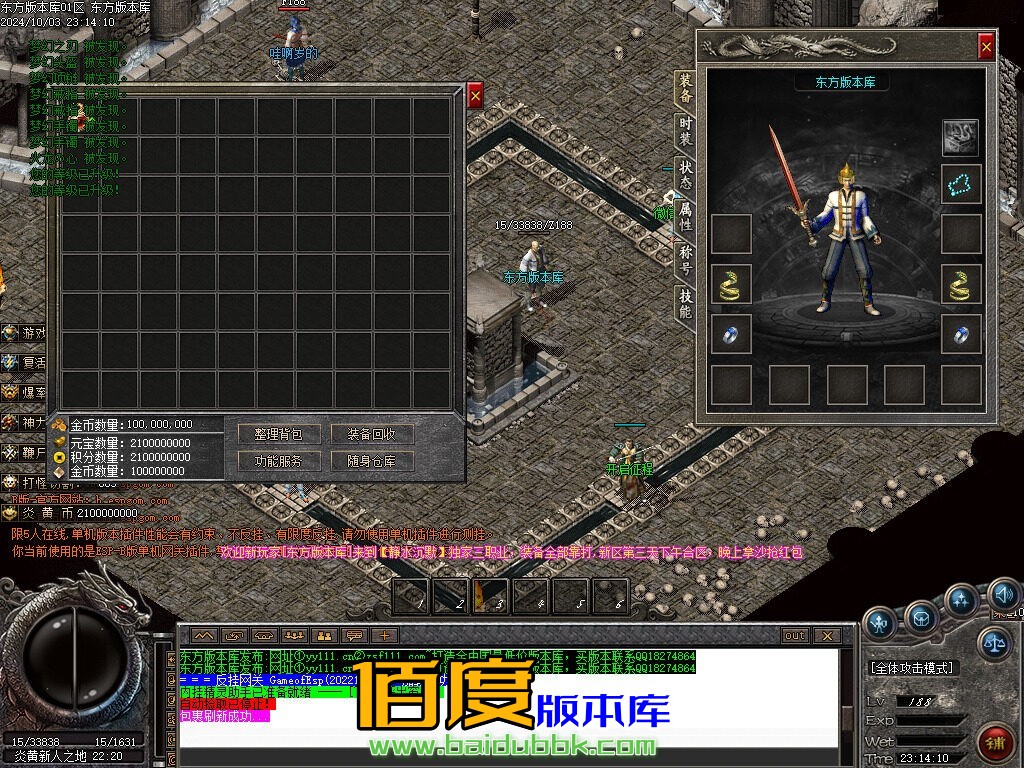Toggle the speaker sound icon
1024x768 pixels.
point(1003,596)
